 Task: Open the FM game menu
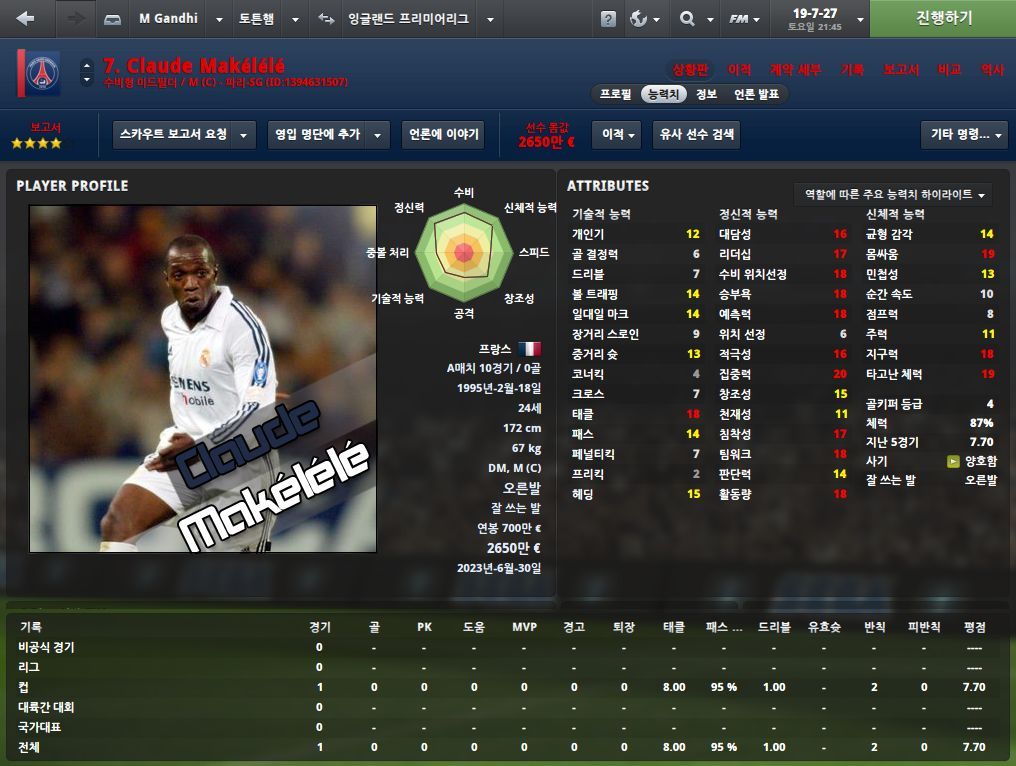pyautogui.click(x=746, y=19)
